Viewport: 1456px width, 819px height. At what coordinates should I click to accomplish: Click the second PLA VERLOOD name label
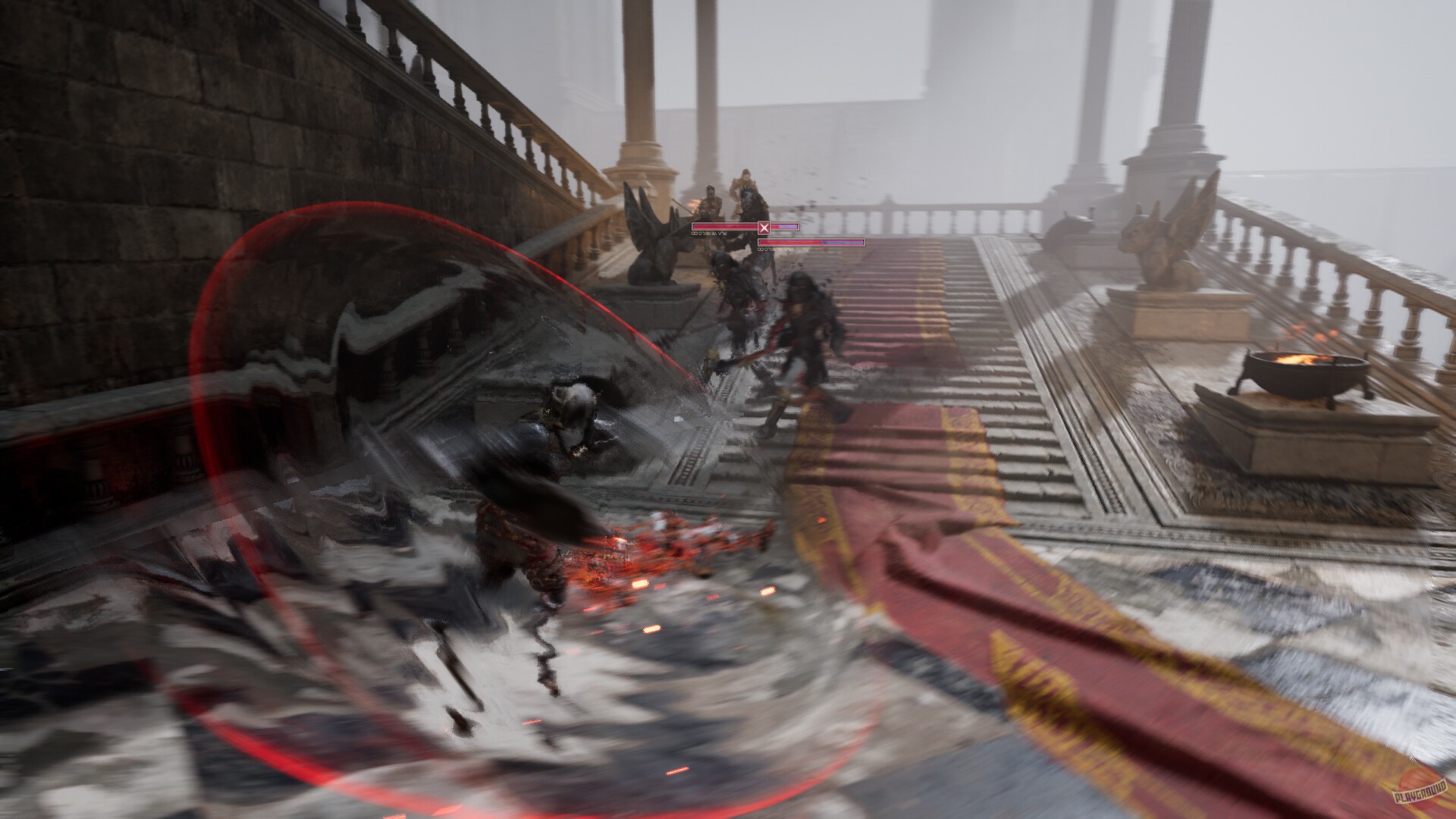pyautogui.click(x=775, y=249)
